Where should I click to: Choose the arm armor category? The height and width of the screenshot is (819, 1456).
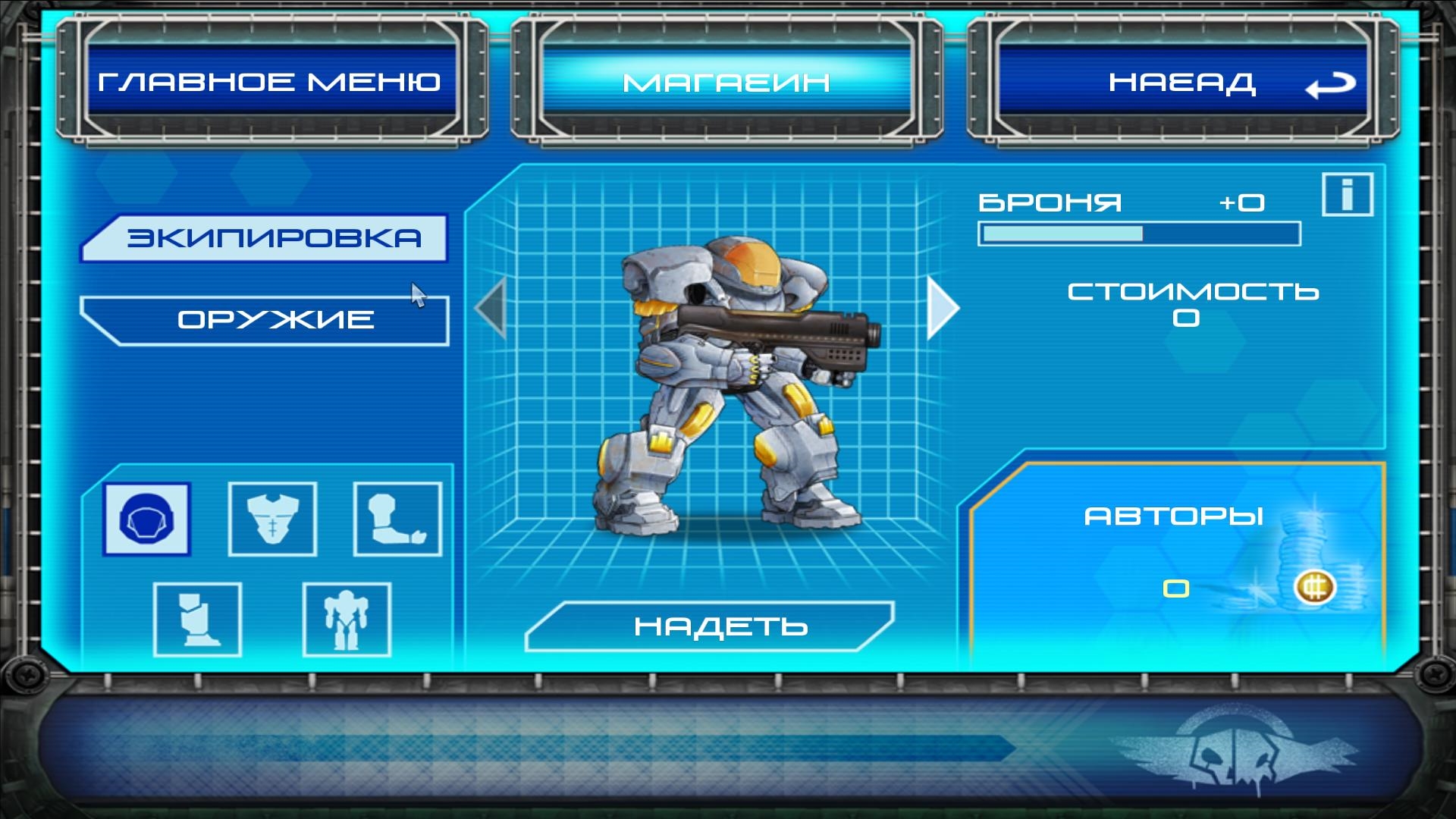click(x=397, y=519)
